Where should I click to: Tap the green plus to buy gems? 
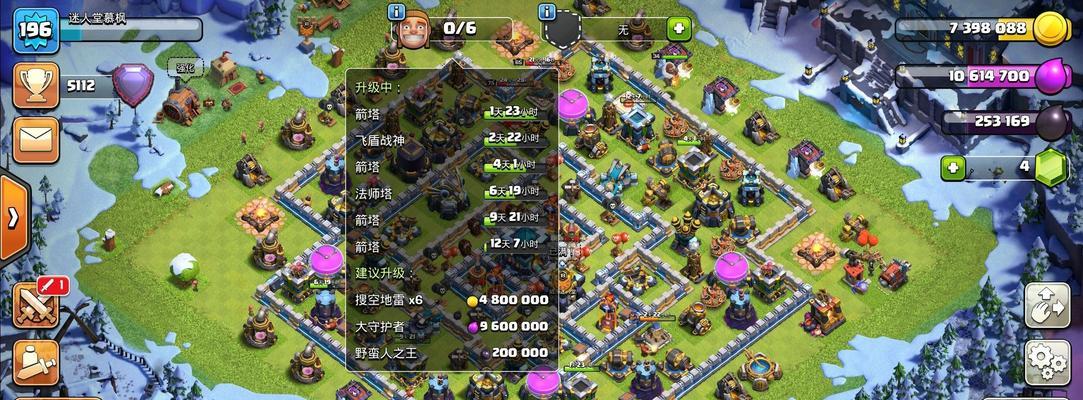953,168
